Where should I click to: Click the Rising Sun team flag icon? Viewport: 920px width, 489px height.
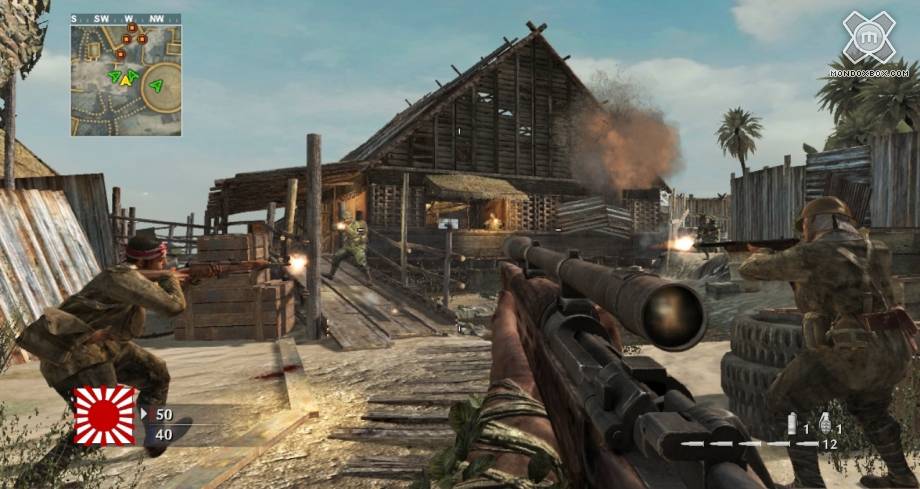click(x=105, y=414)
